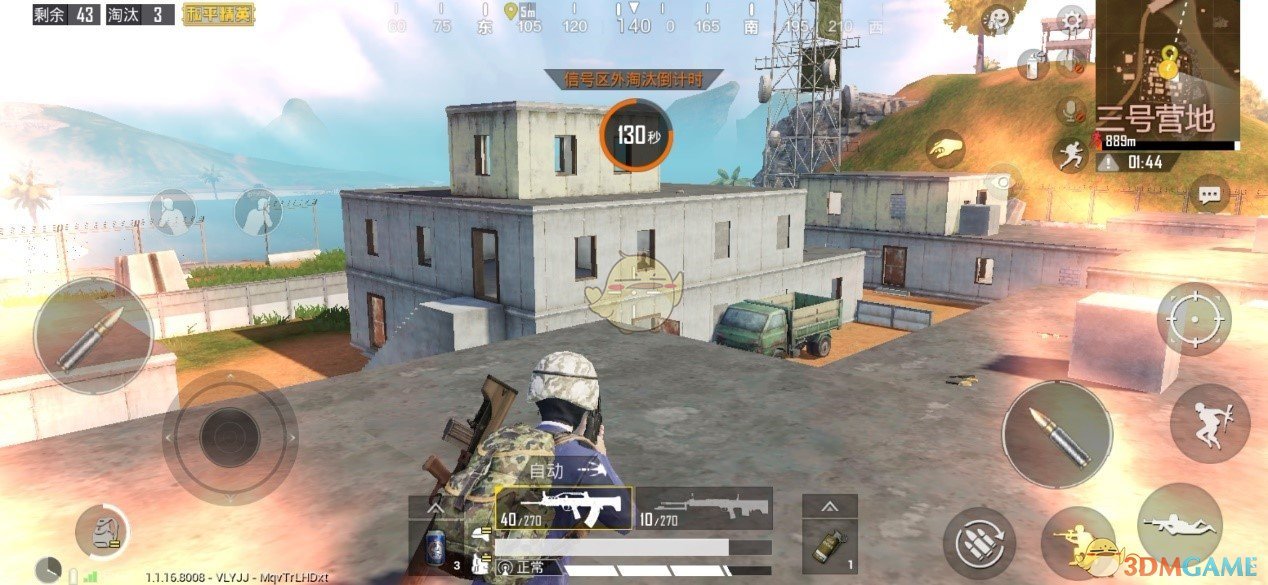This screenshot has height=585, width=1268.
Task: Tap the pointing hand interaction button
Action: pyautogui.click(x=944, y=150)
